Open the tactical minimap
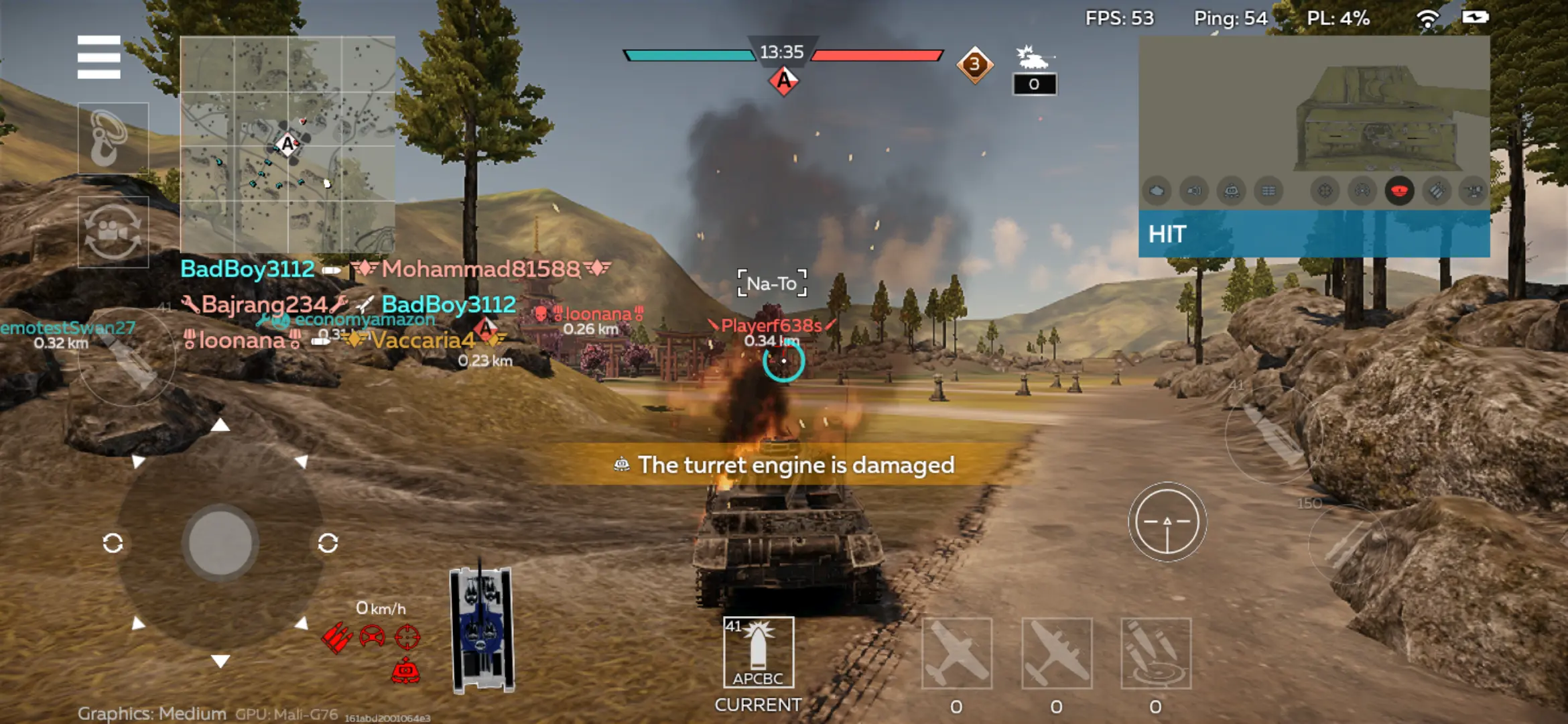Viewport: 1568px width, 724px height. (x=287, y=144)
